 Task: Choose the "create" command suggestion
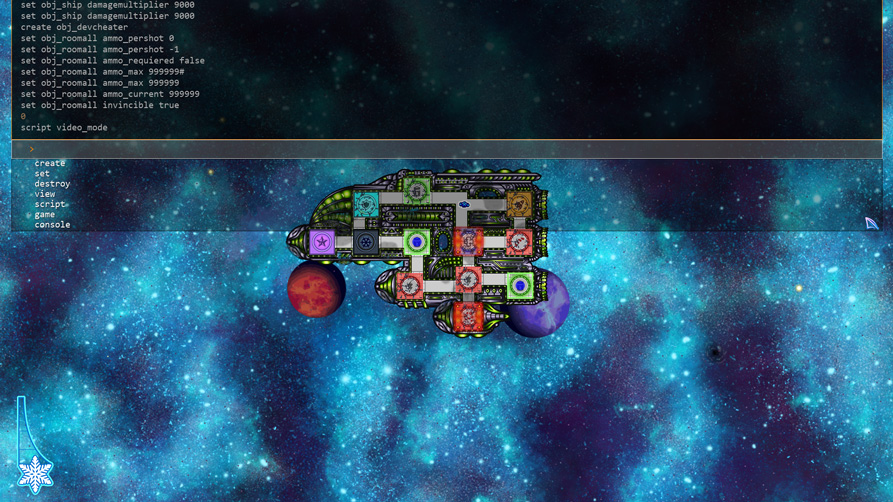coord(50,163)
